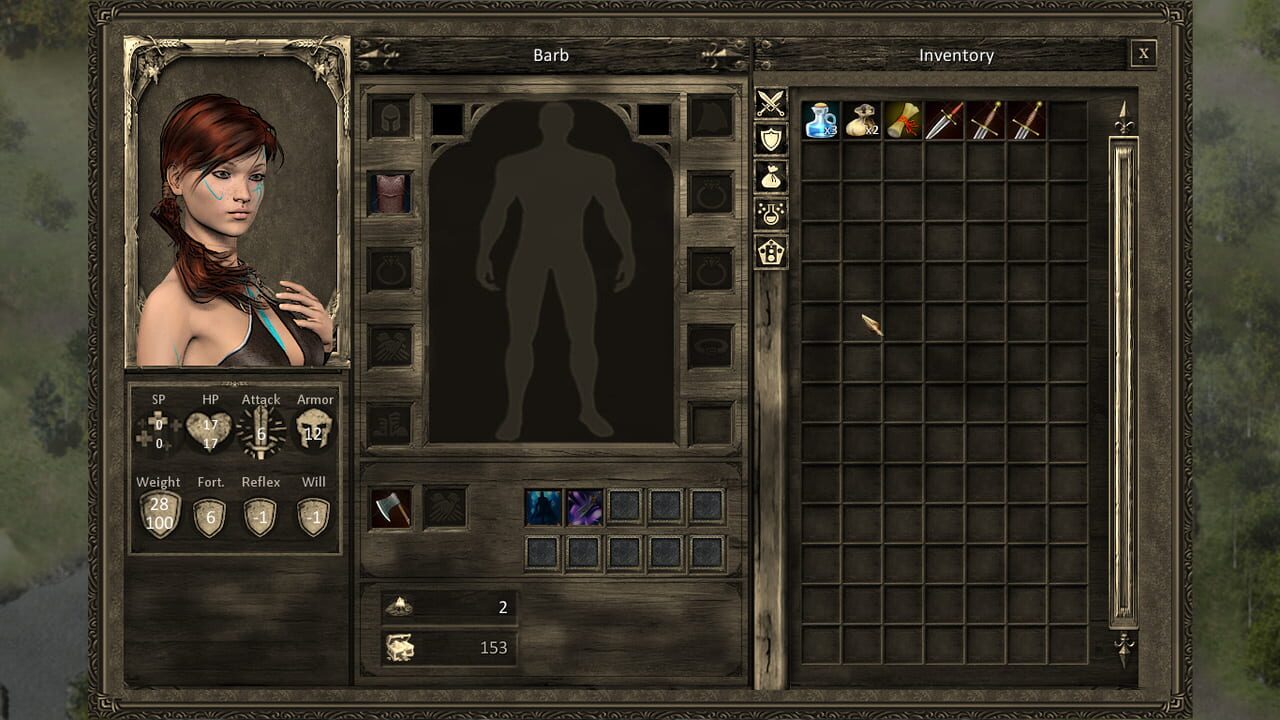Viewport: 1280px width, 720px height.
Task: Toggle the empty off-hand slot beside the axe
Action: click(x=448, y=506)
